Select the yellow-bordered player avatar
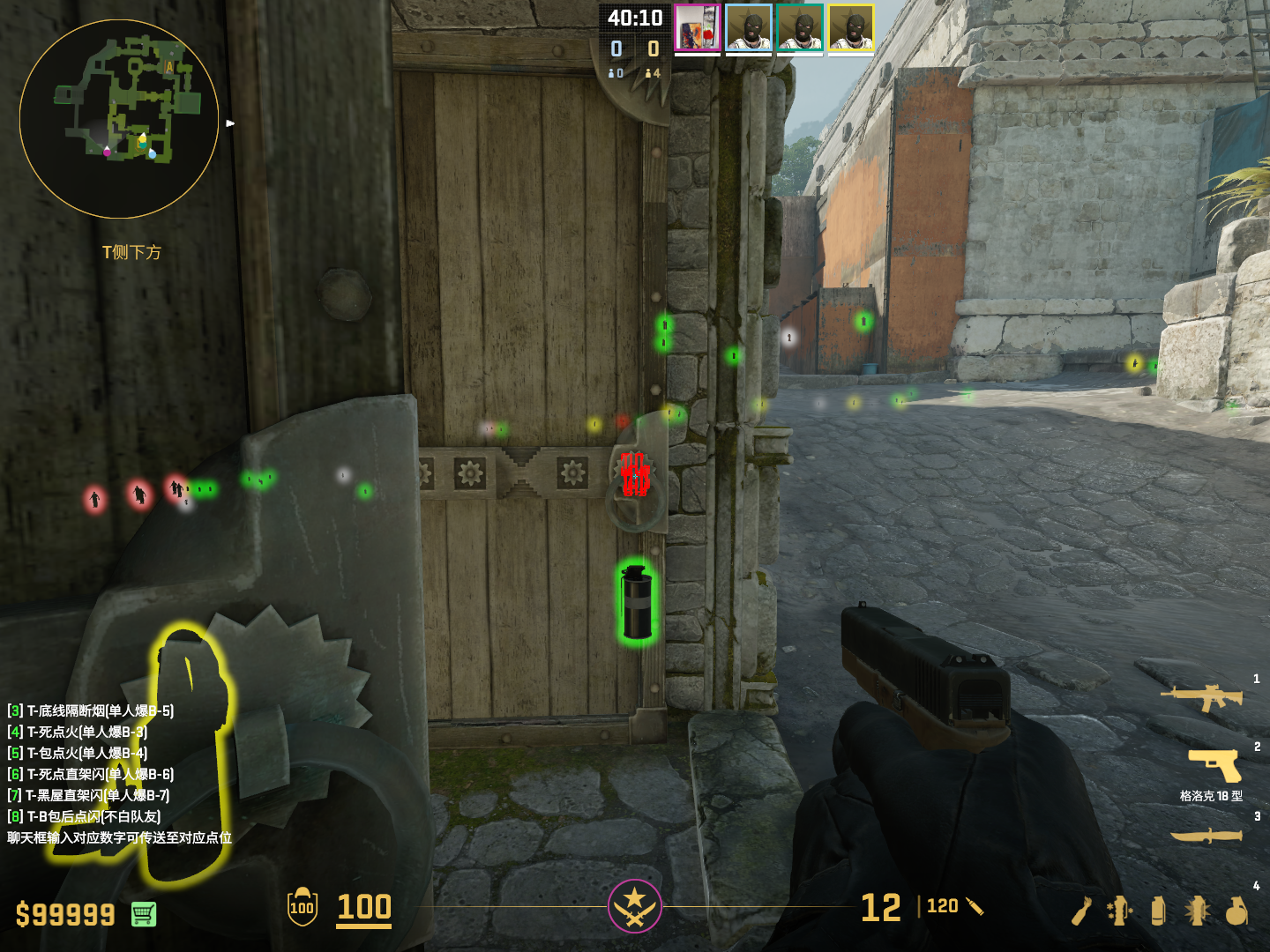The image size is (1270, 952). tap(851, 28)
